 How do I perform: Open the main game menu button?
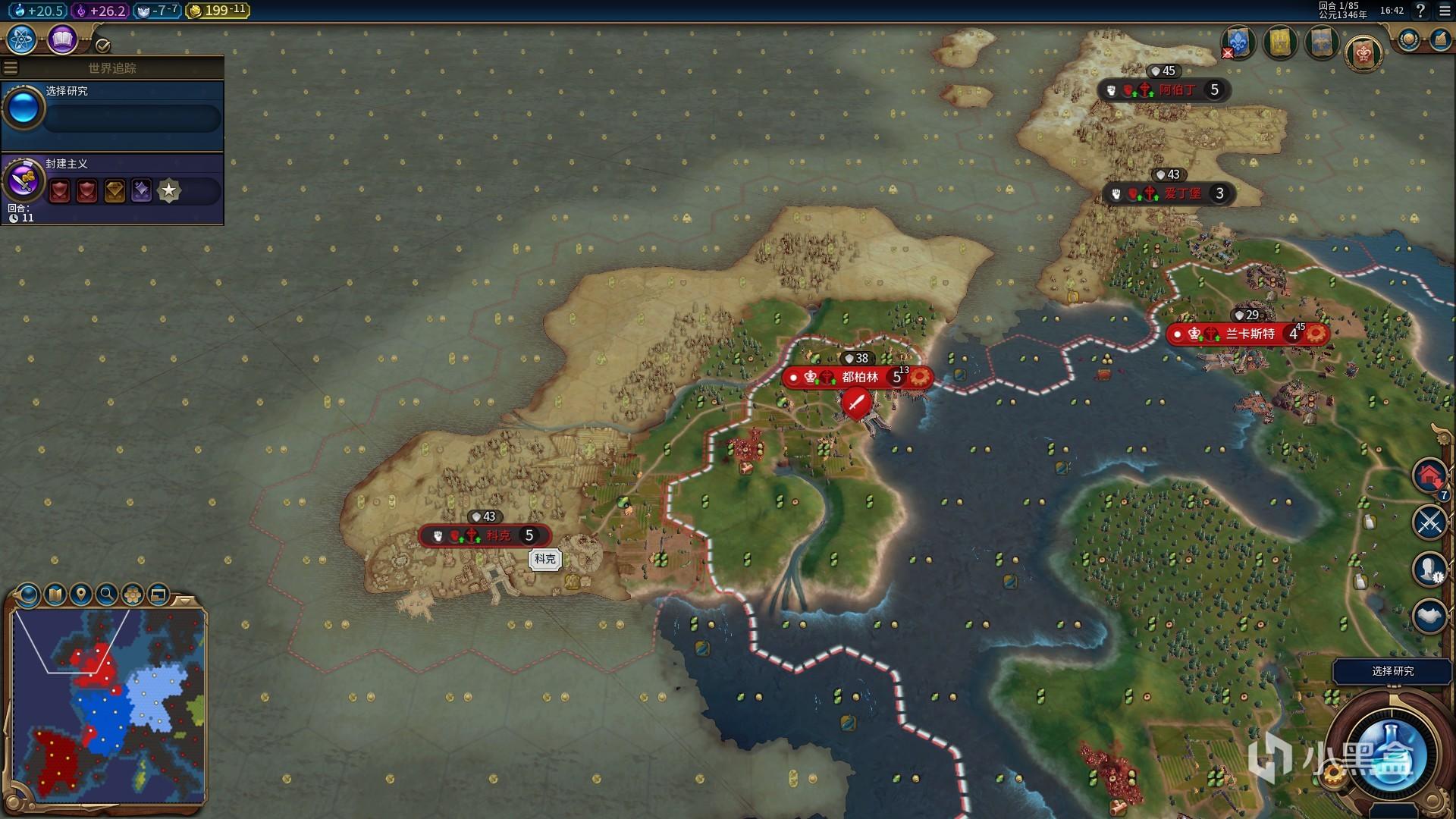point(1445,11)
